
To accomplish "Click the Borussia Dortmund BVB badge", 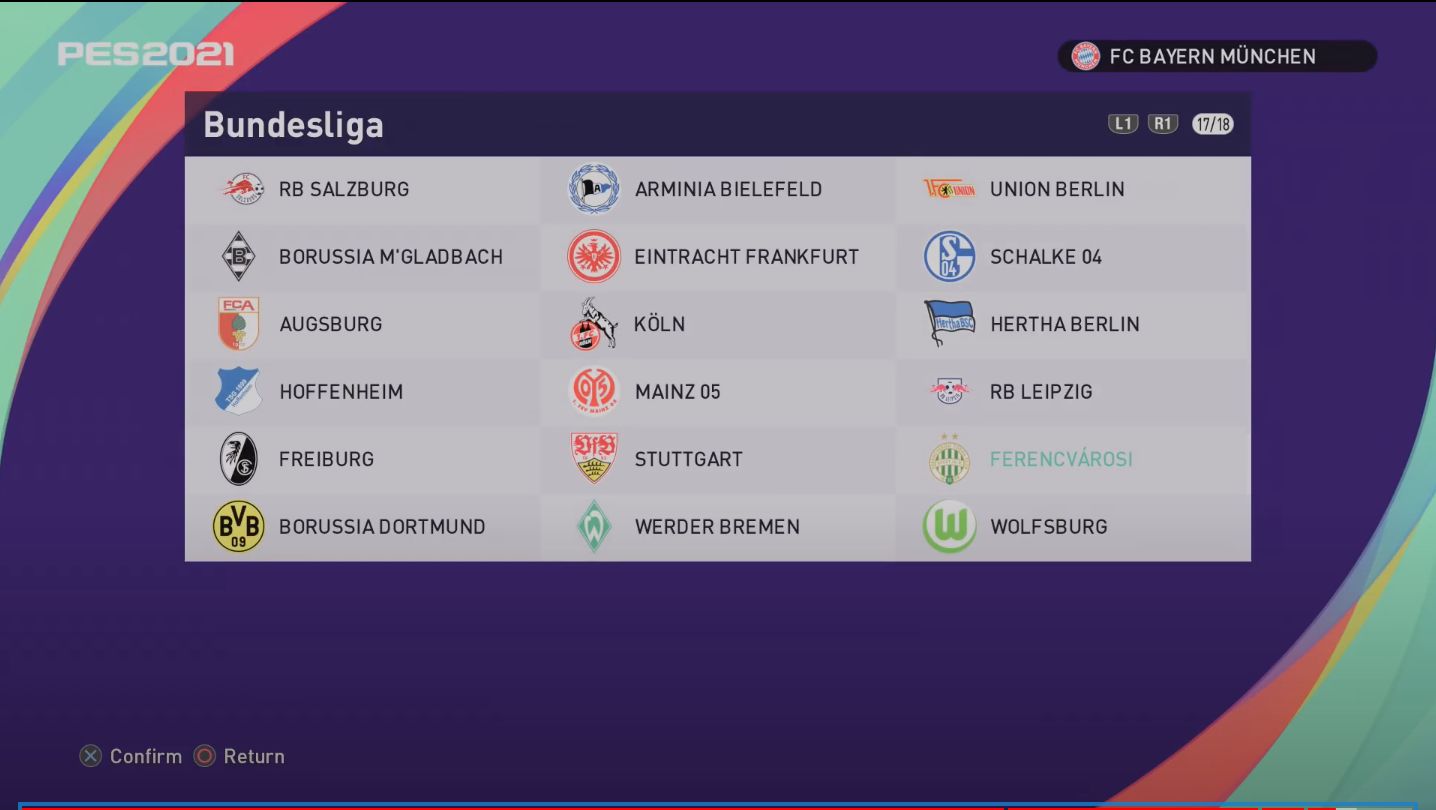I will pyautogui.click(x=240, y=525).
